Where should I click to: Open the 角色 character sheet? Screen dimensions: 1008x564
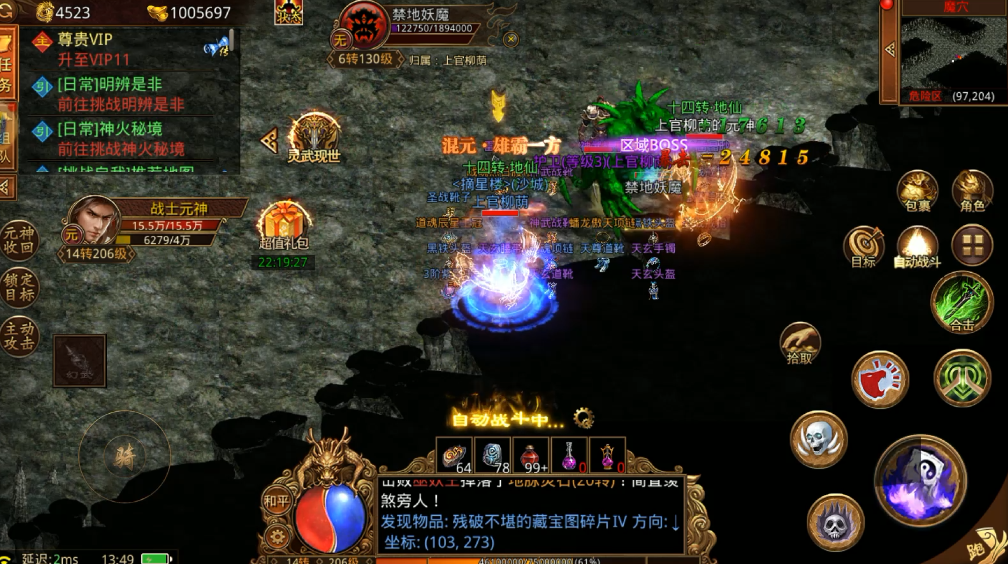click(971, 191)
